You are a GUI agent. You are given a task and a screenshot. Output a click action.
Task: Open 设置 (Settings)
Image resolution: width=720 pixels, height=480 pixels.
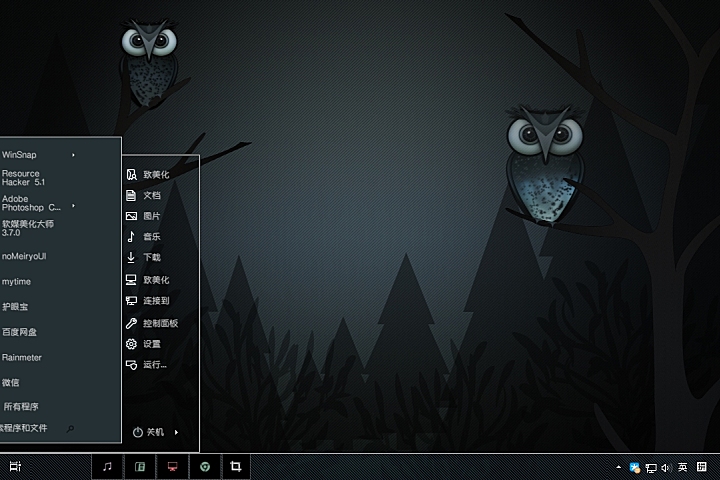click(151, 344)
